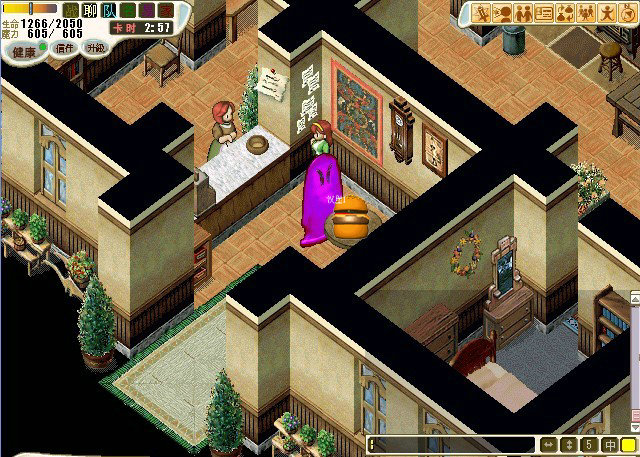Click the two-people party icon
The width and height of the screenshot is (640, 457).
523,13
